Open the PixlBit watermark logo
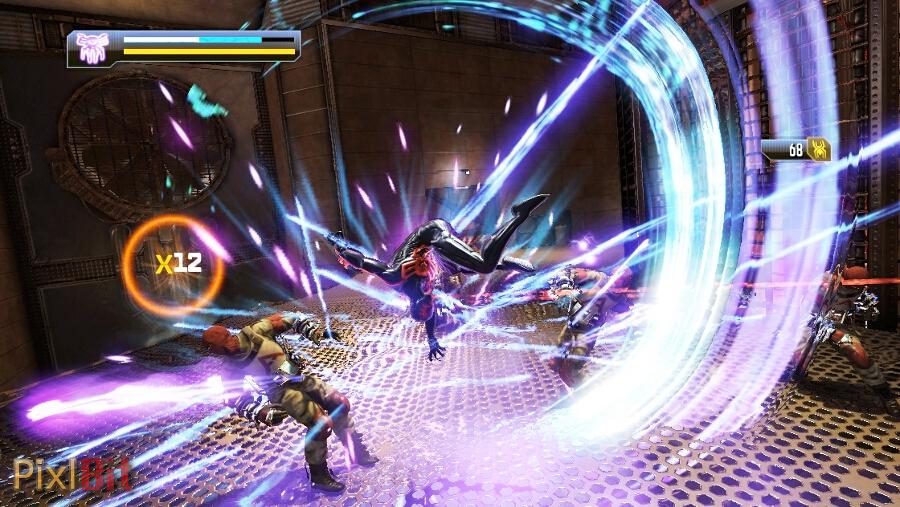The image size is (900, 507). [x=71, y=473]
